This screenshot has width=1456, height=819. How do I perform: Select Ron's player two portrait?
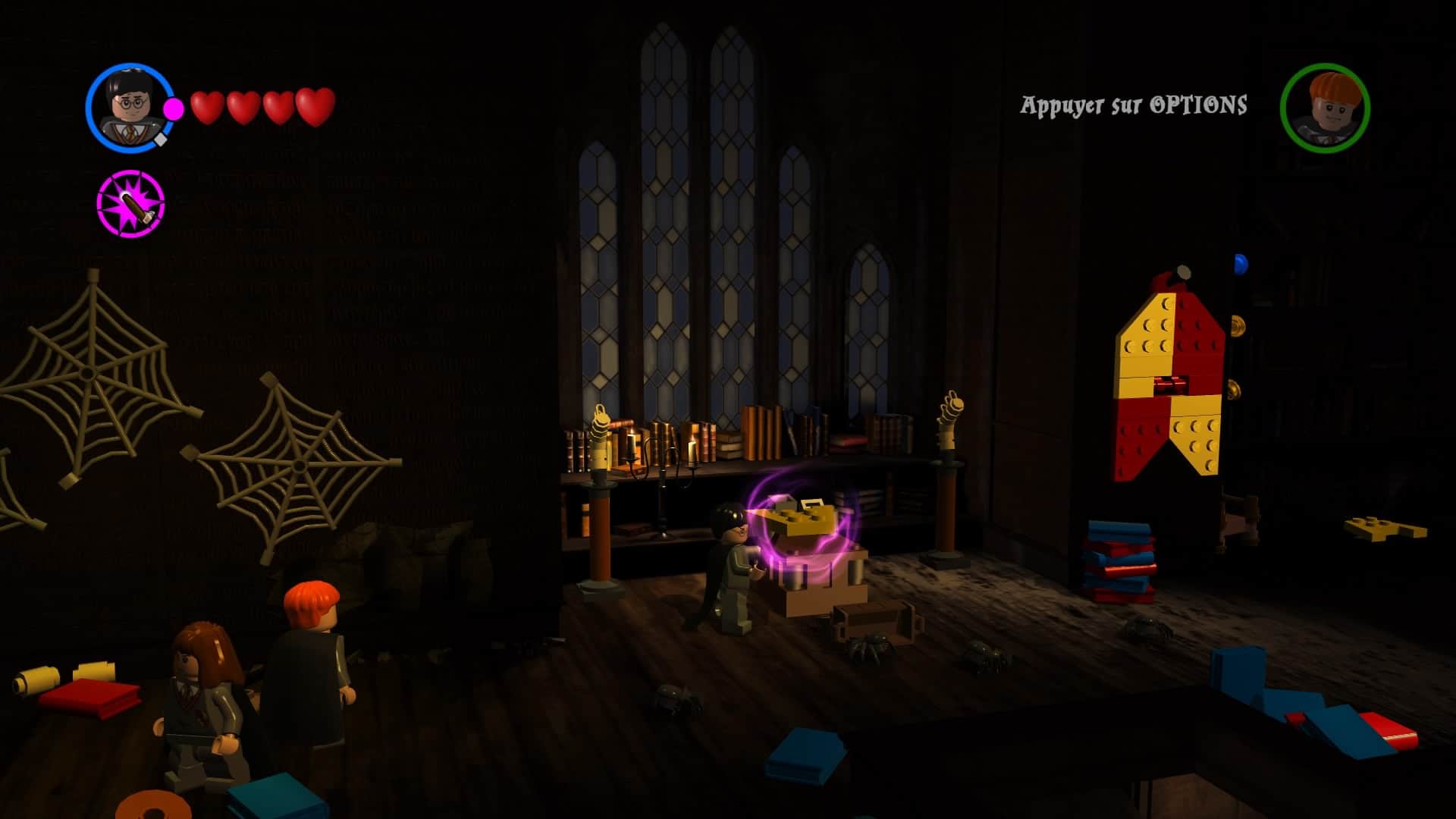click(1325, 108)
